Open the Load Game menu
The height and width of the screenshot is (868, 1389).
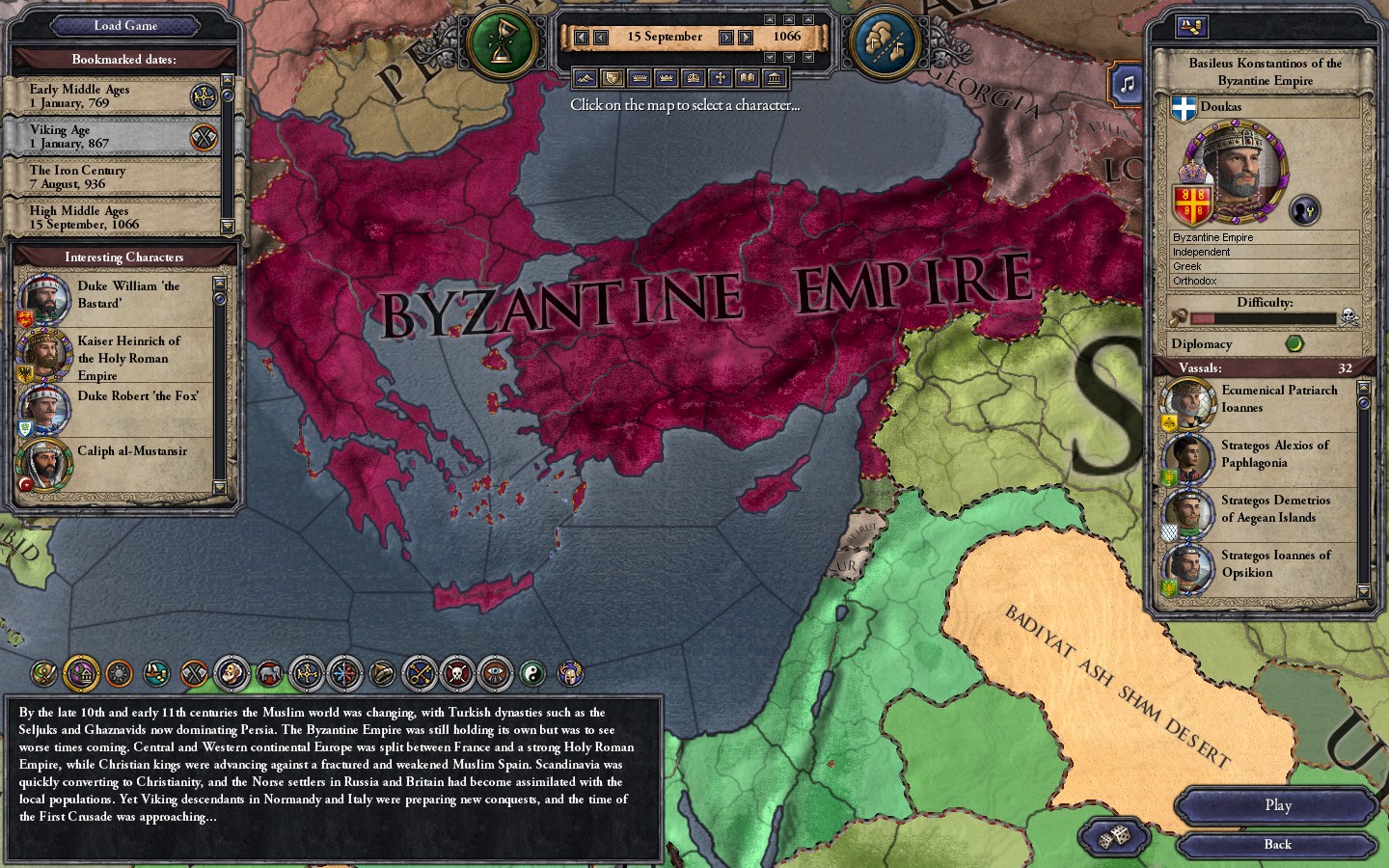pyautogui.click(x=125, y=26)
